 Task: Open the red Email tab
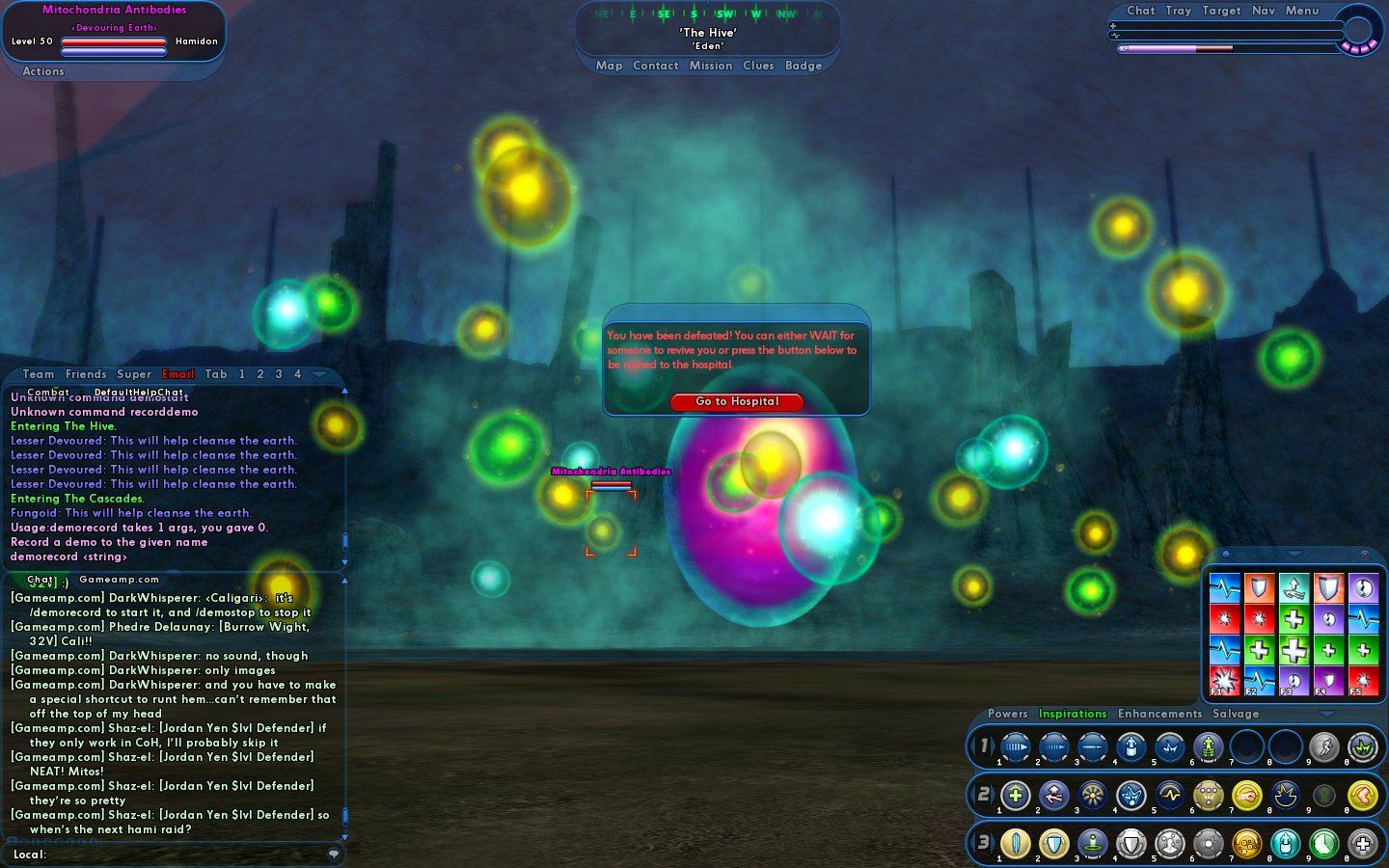pos(178,374)
